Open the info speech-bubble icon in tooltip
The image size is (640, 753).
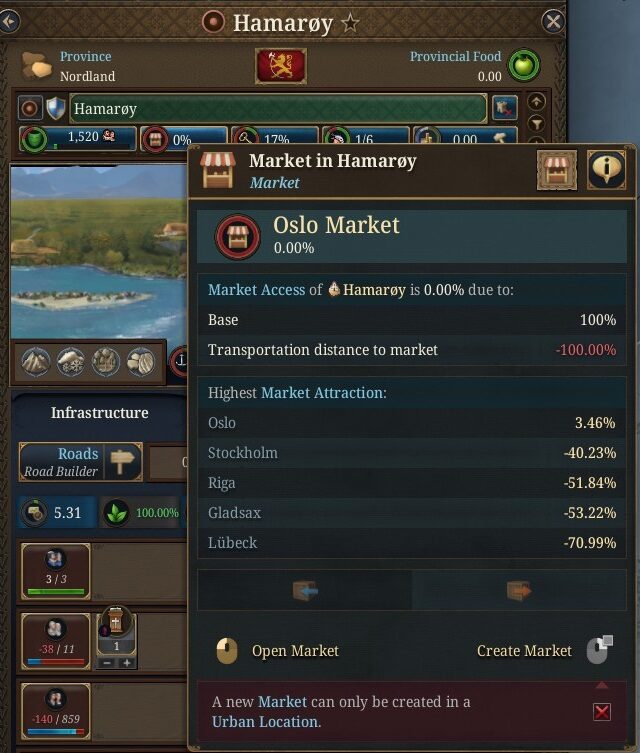[x=605, y=170]
